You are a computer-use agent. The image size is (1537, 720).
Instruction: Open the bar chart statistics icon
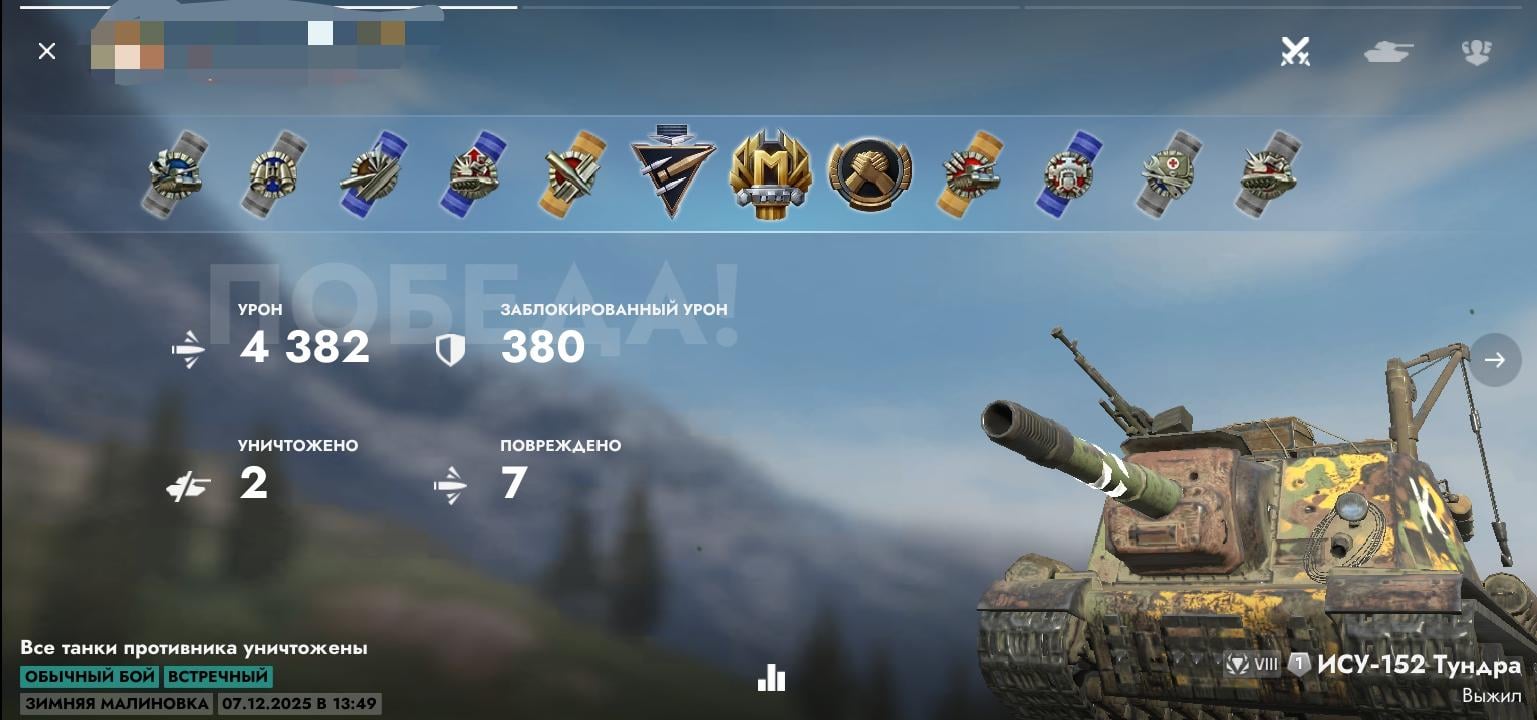(771, 678)
